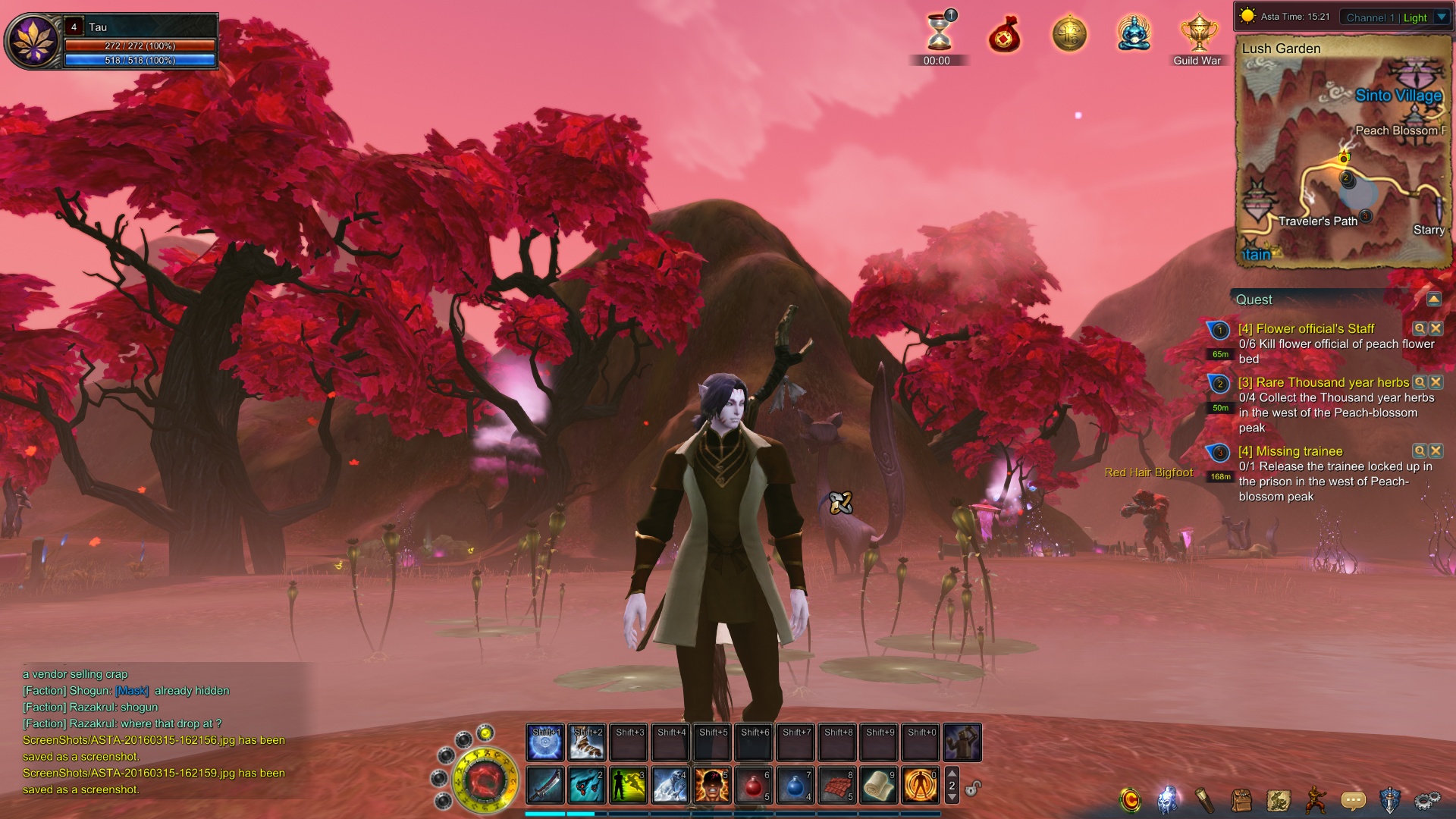This screenshot has width=1456, height=819.
Task: Select the blue meditating figure icon
Action: tap(1134, 34)
